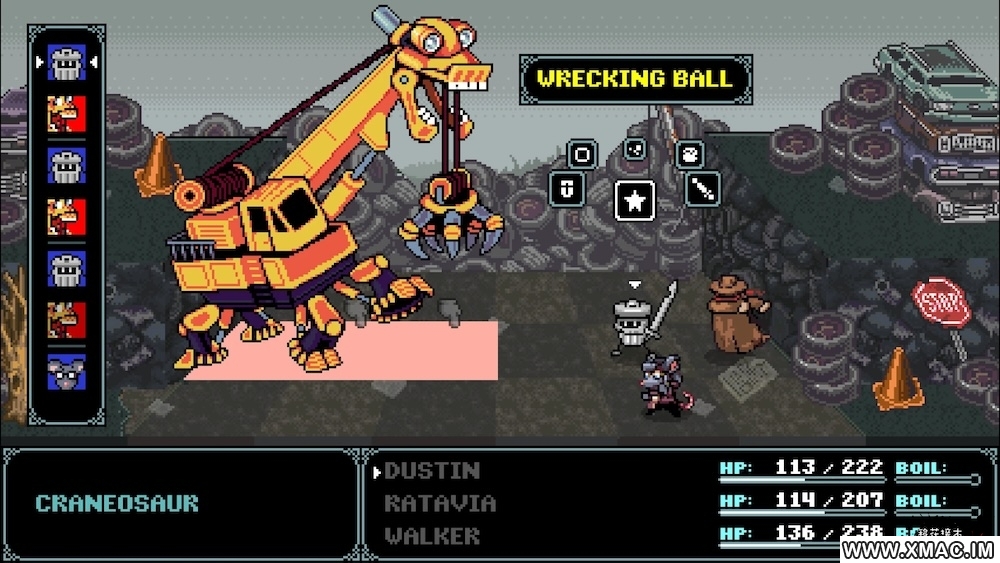Target Craneosaur in the enemy name panel

pos(116,503)
